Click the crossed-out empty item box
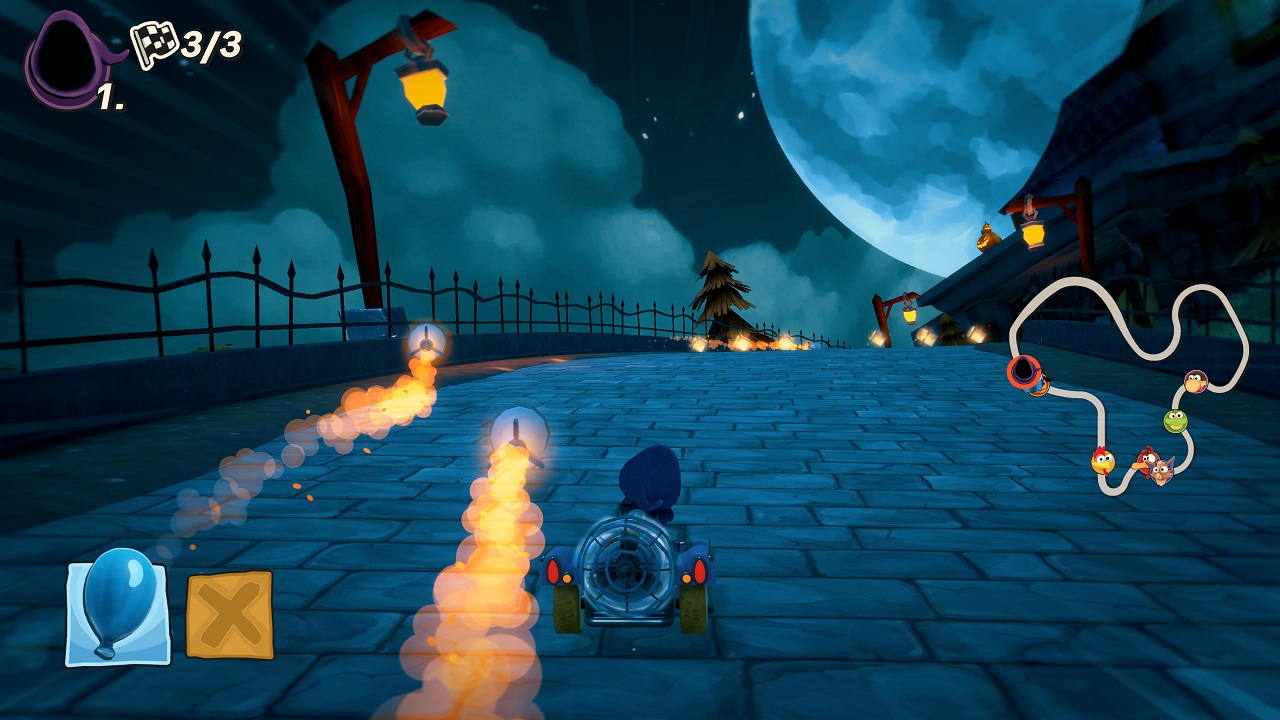The image size is (1280, 720). coord(228,611)
